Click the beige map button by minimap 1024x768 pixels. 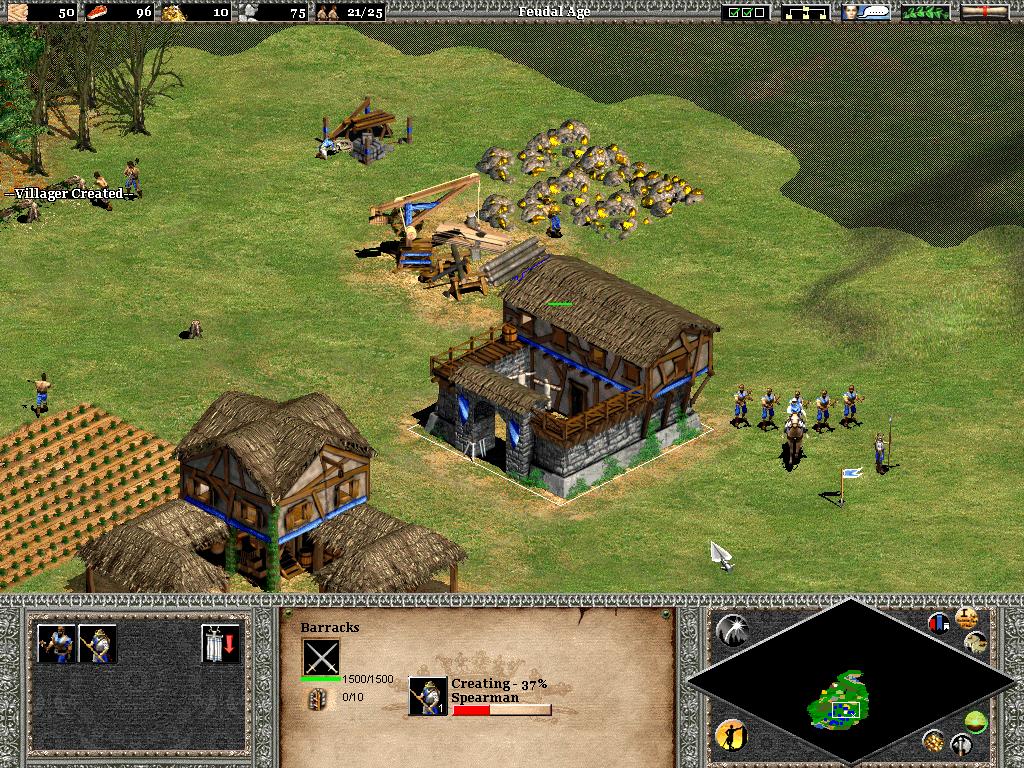click(x=976, y=642)
